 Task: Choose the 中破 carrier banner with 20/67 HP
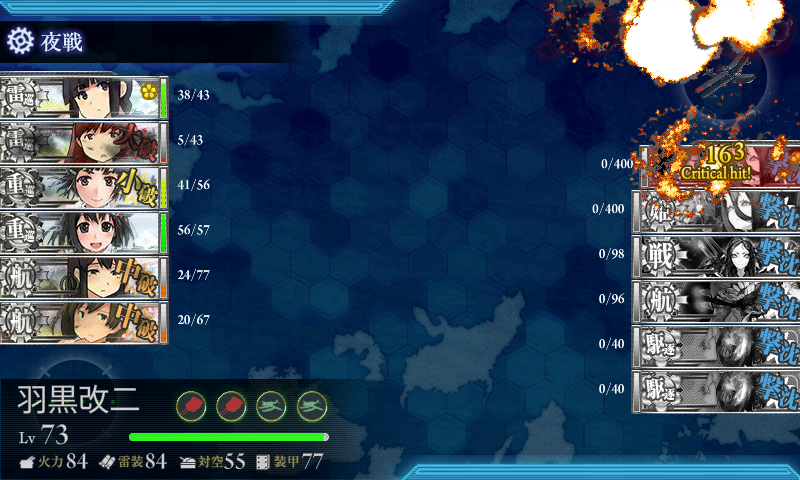(x=84, y=322)
